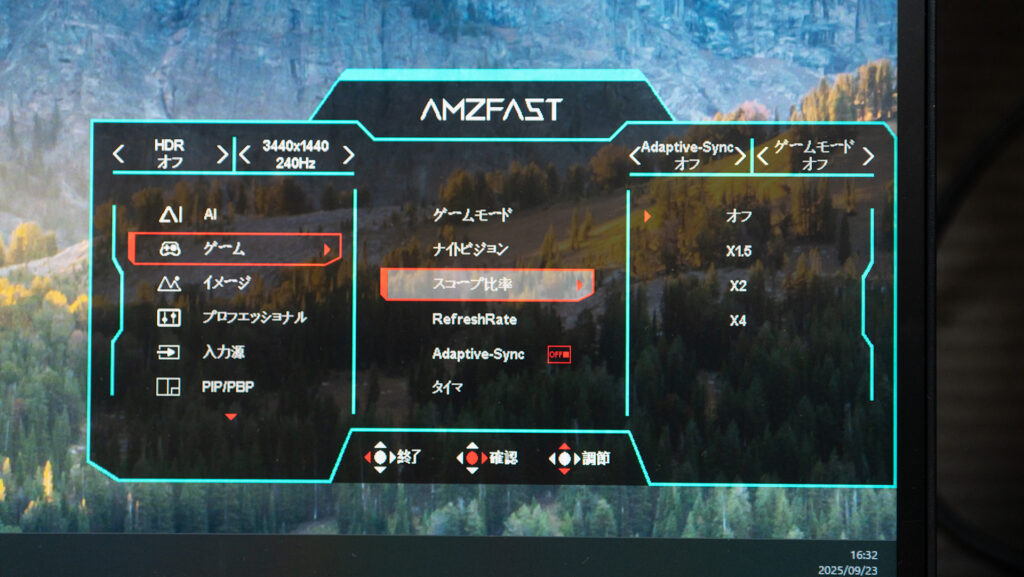Open the イメージ settings category
Screen dimensions: 1024x577
pyautogui.click(x=226, y=283)
